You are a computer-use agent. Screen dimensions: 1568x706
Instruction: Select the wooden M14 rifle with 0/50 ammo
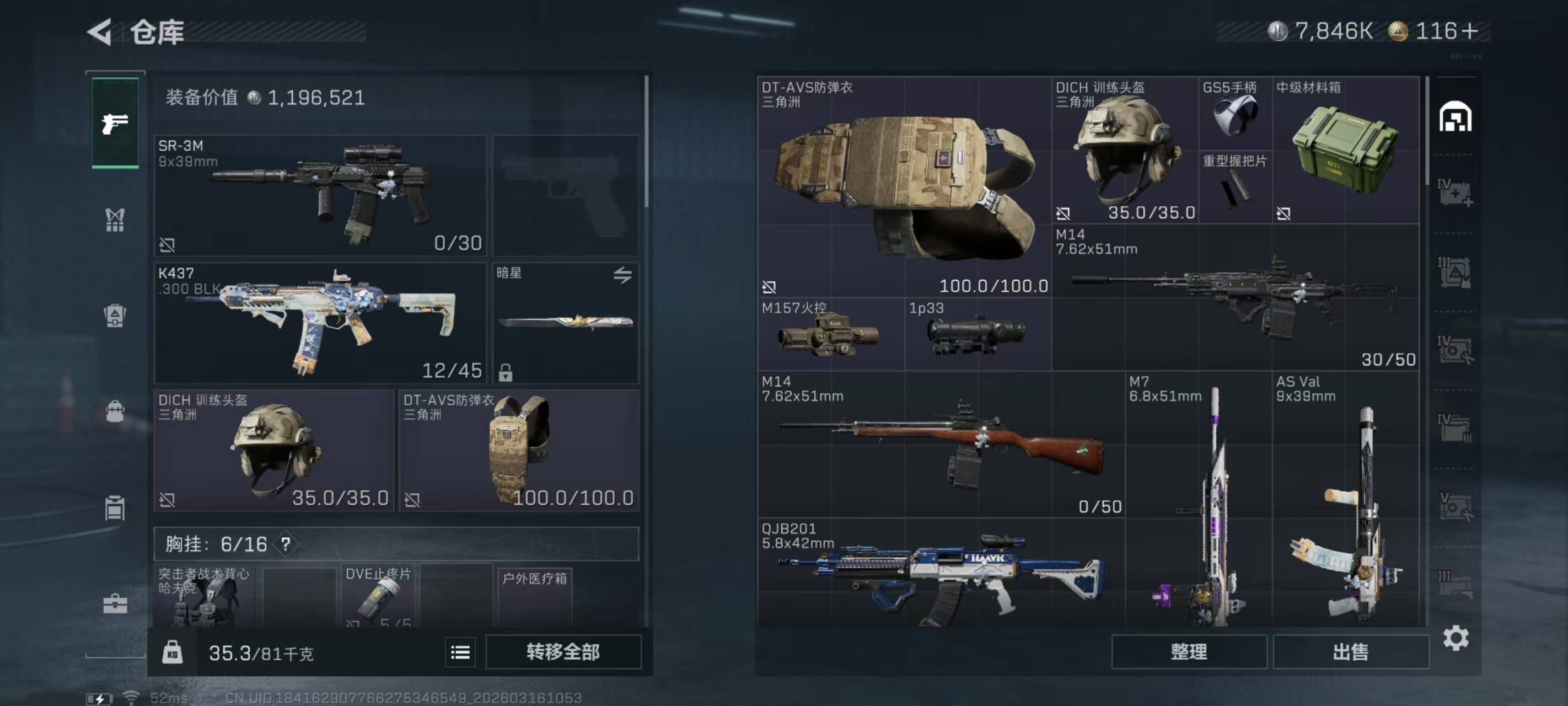(x=941, y=445)
